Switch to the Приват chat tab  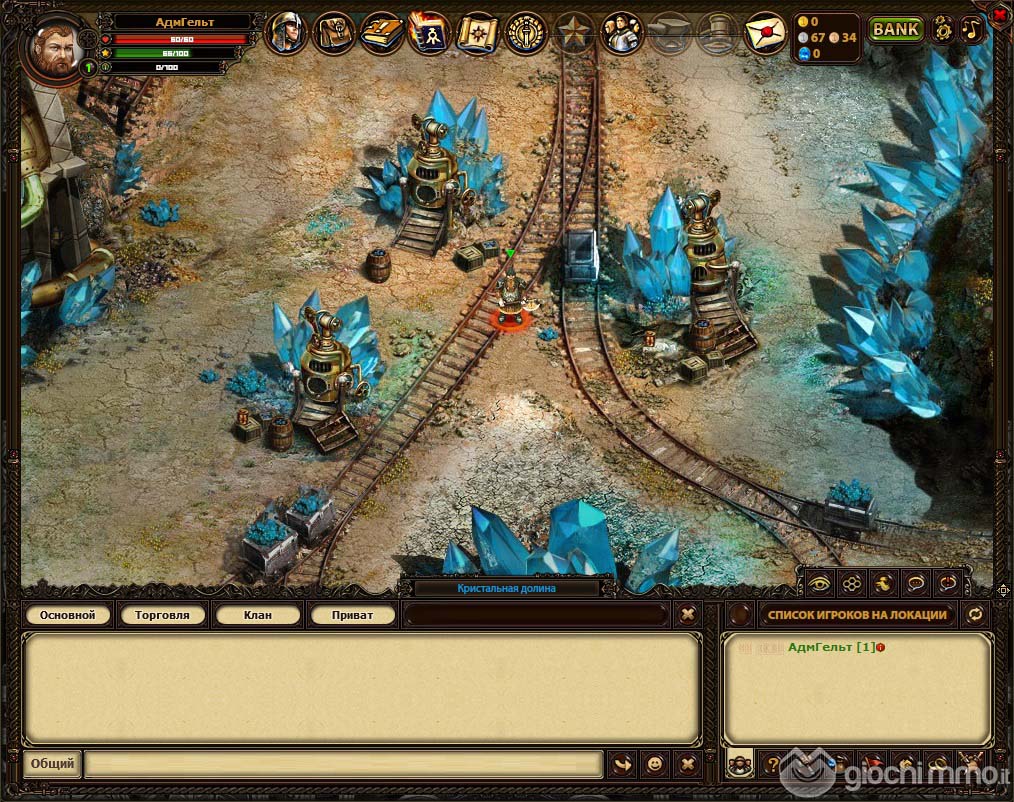pyautogui.click(x=352, y=615)
